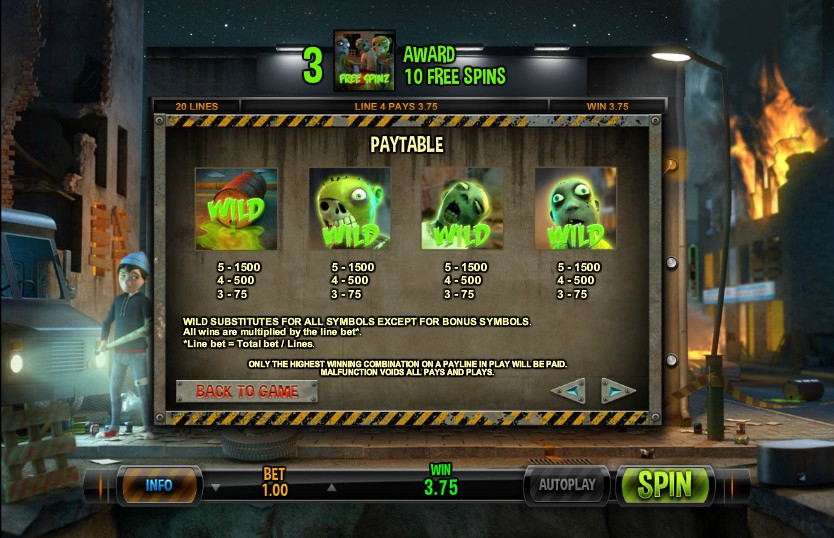This screenshot has height=538, width=834.
Task: Increase the bet amount
Action: 331,489
